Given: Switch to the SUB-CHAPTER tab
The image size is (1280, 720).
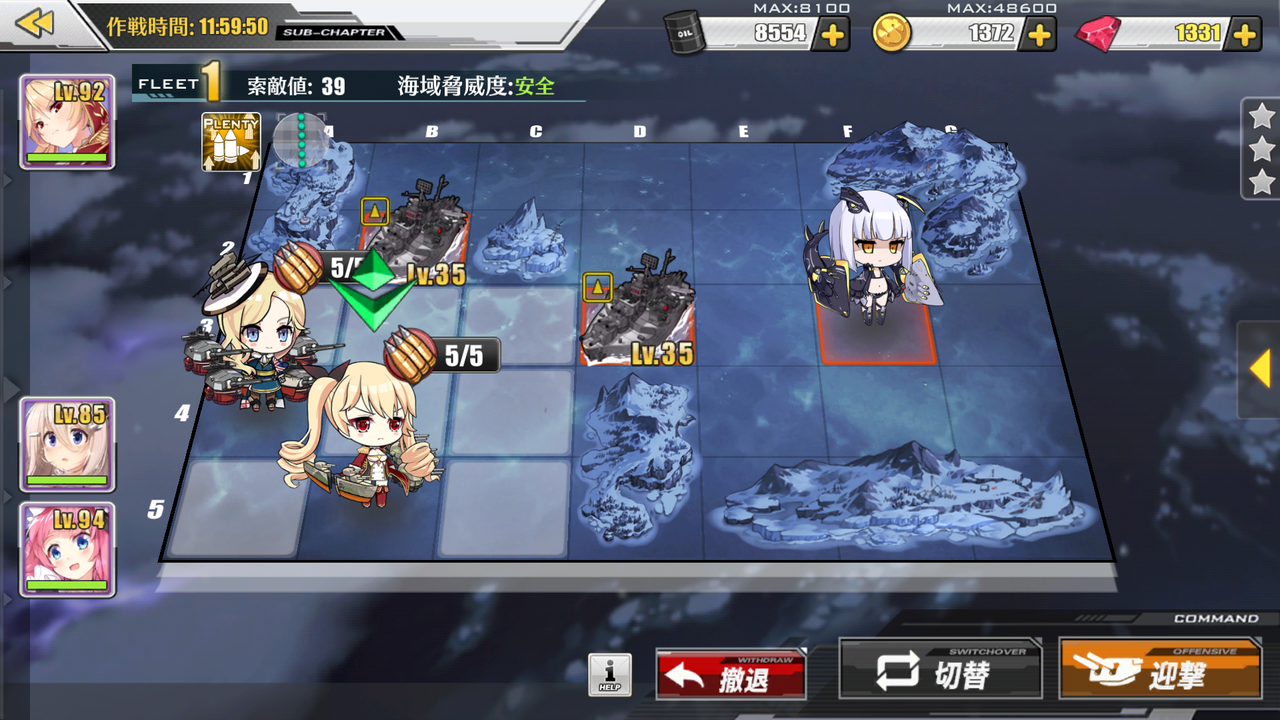Looking at the screenshot, I should click(x=334, y=31).
